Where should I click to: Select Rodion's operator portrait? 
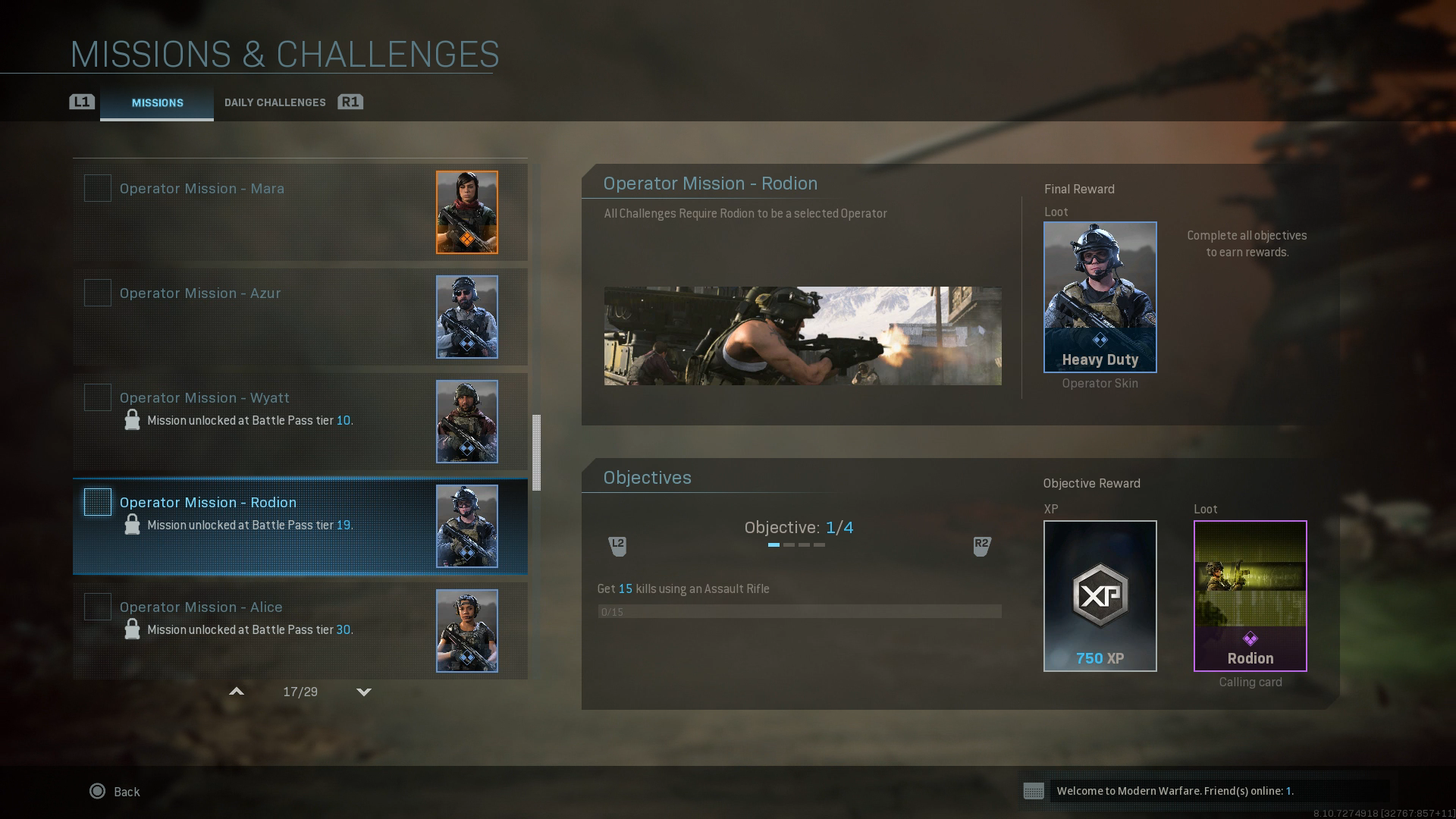pyautogui.click(x=467, y=526)
